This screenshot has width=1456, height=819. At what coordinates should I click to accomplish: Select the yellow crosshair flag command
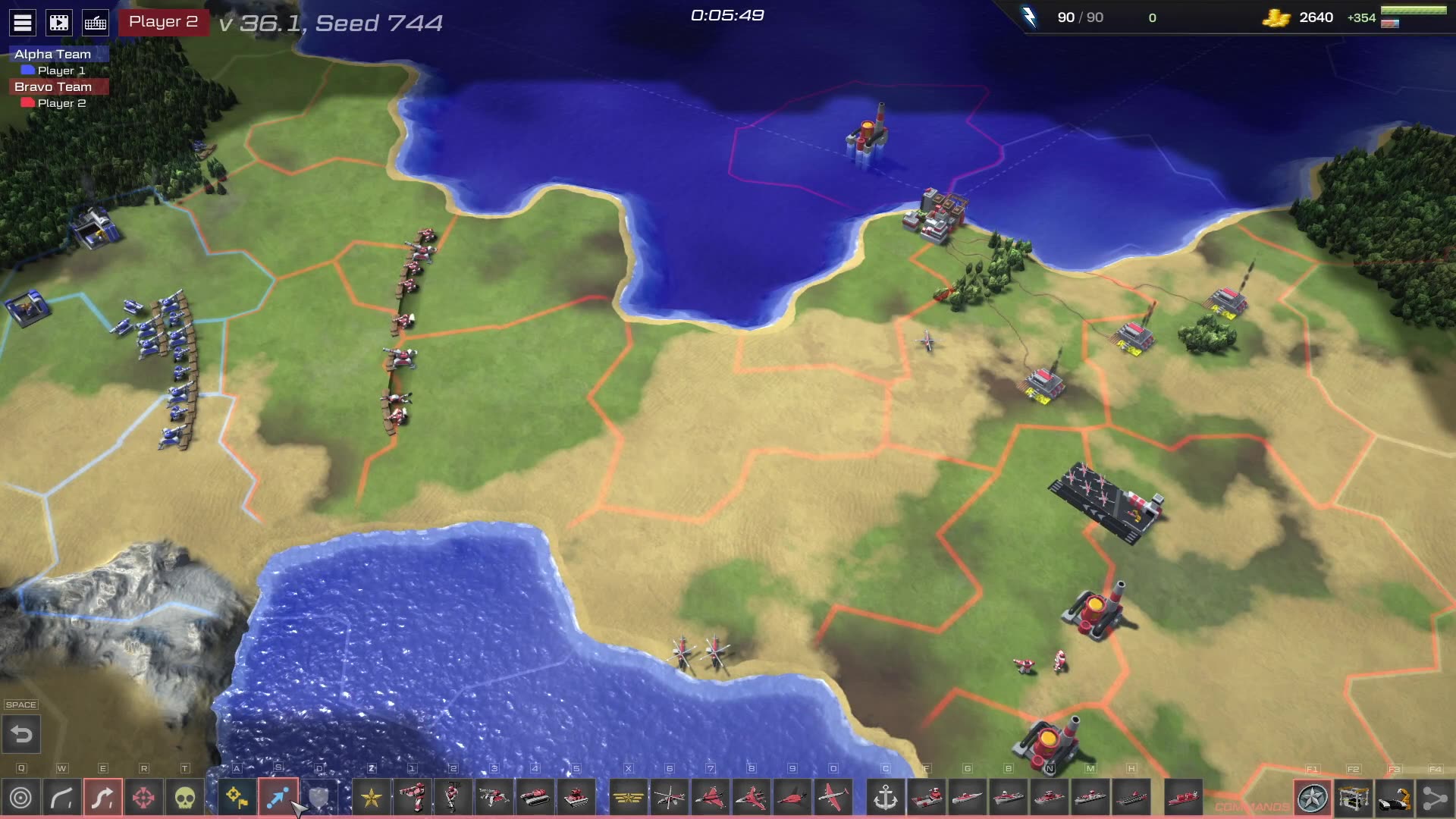point(237,798)
